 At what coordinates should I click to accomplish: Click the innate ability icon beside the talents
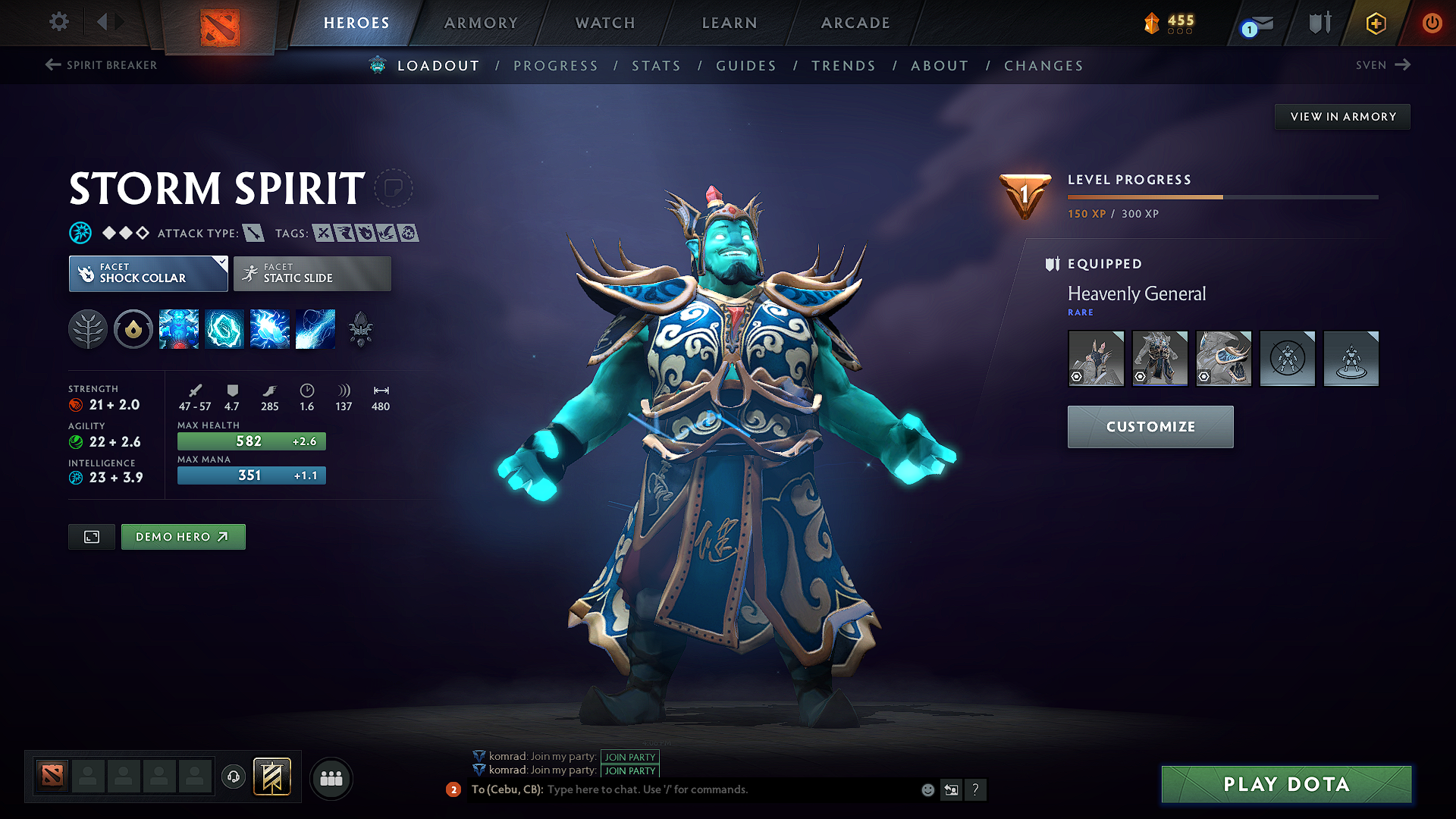(133, 328)
